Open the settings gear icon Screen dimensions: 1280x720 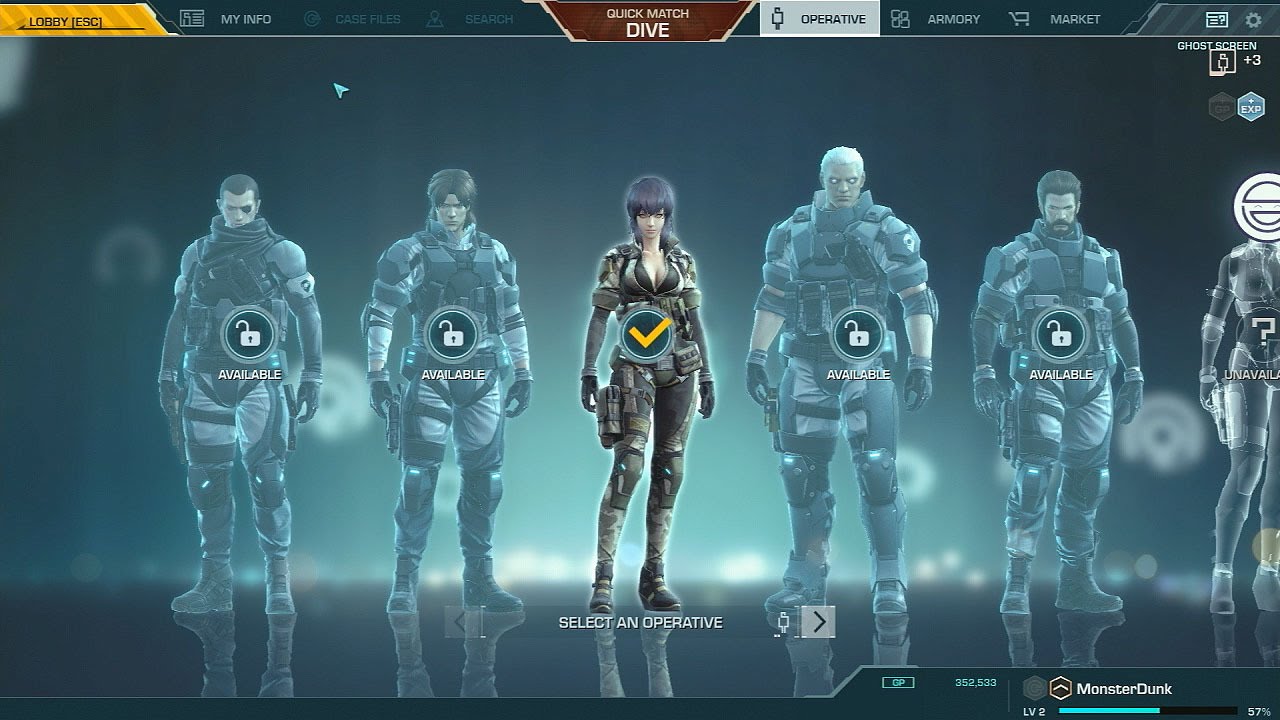point(1253,20)
